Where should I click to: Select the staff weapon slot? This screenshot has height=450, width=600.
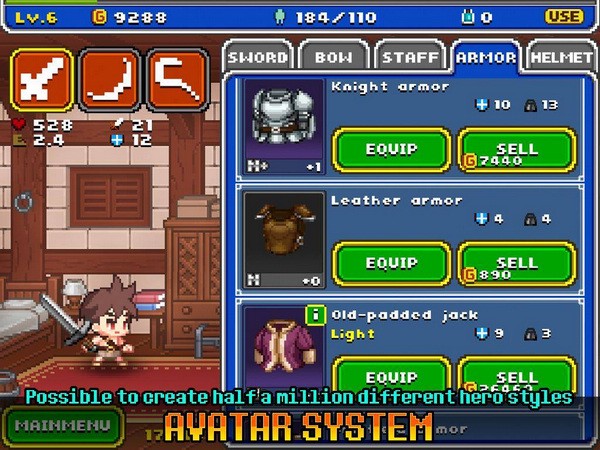177,80
